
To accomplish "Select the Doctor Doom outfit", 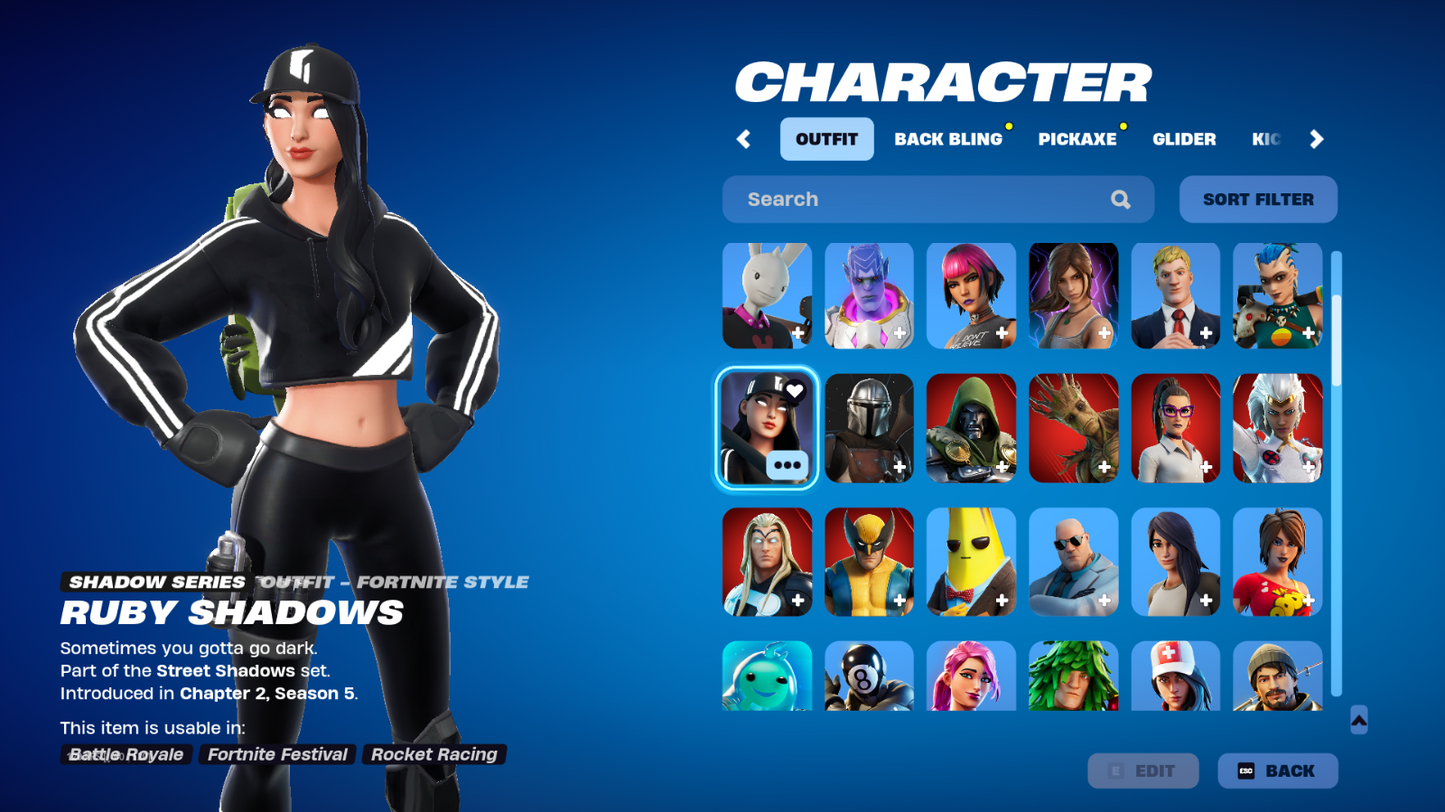I will (971, 427).
